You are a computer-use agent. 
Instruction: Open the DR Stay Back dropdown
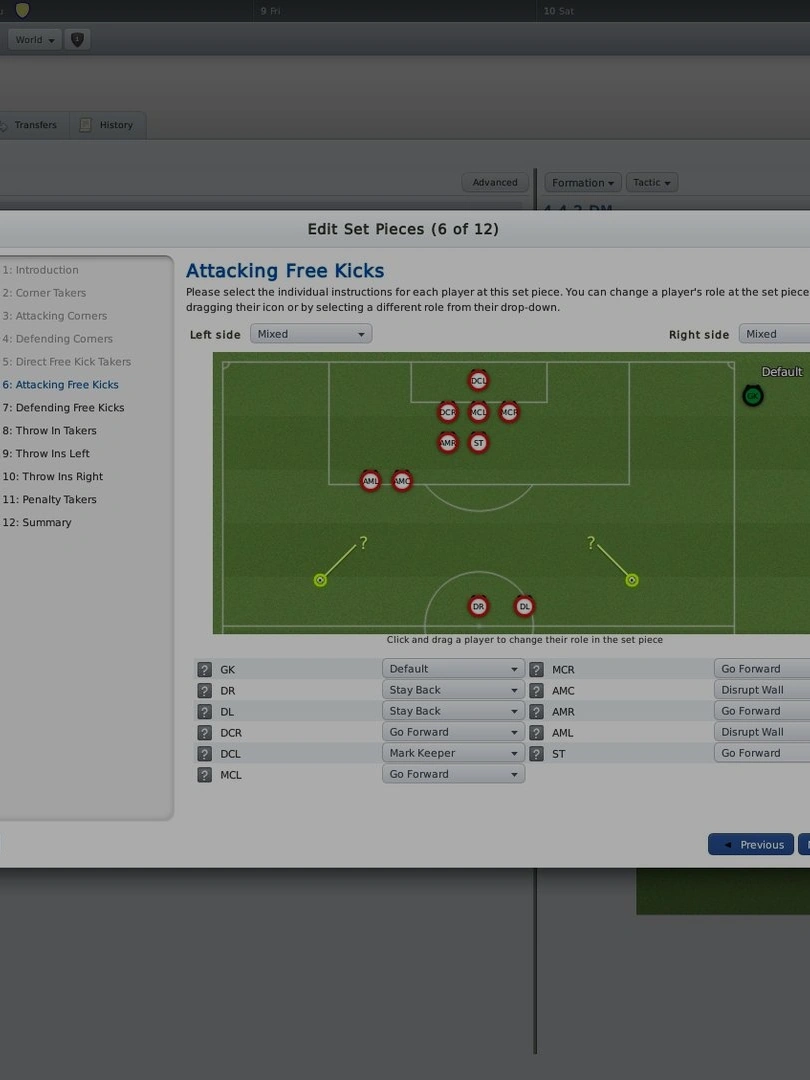click(x=453, y=690)
